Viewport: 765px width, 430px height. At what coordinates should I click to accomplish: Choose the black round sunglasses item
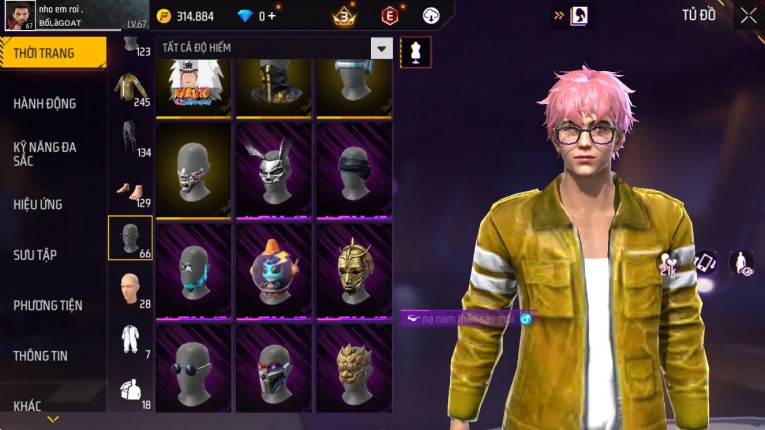click(193, 369)
